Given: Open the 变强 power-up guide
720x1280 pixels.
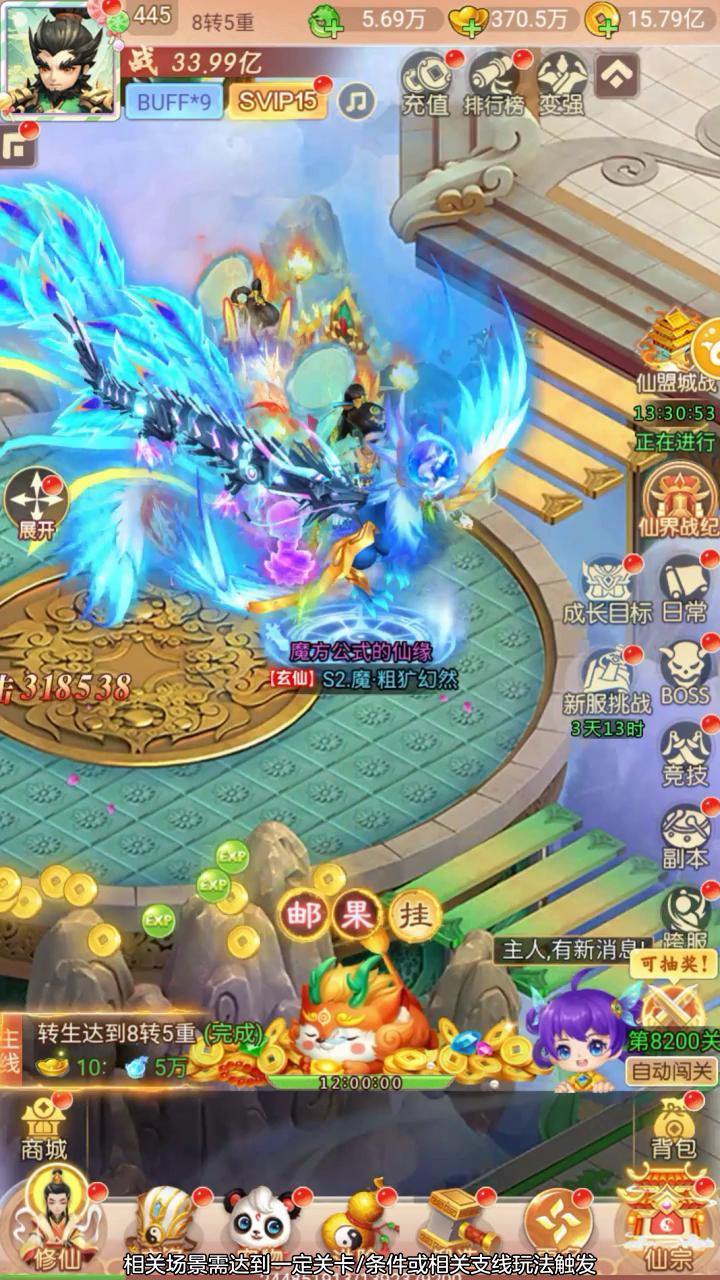Looking at the screenshot, I should [x=561, y=82].
